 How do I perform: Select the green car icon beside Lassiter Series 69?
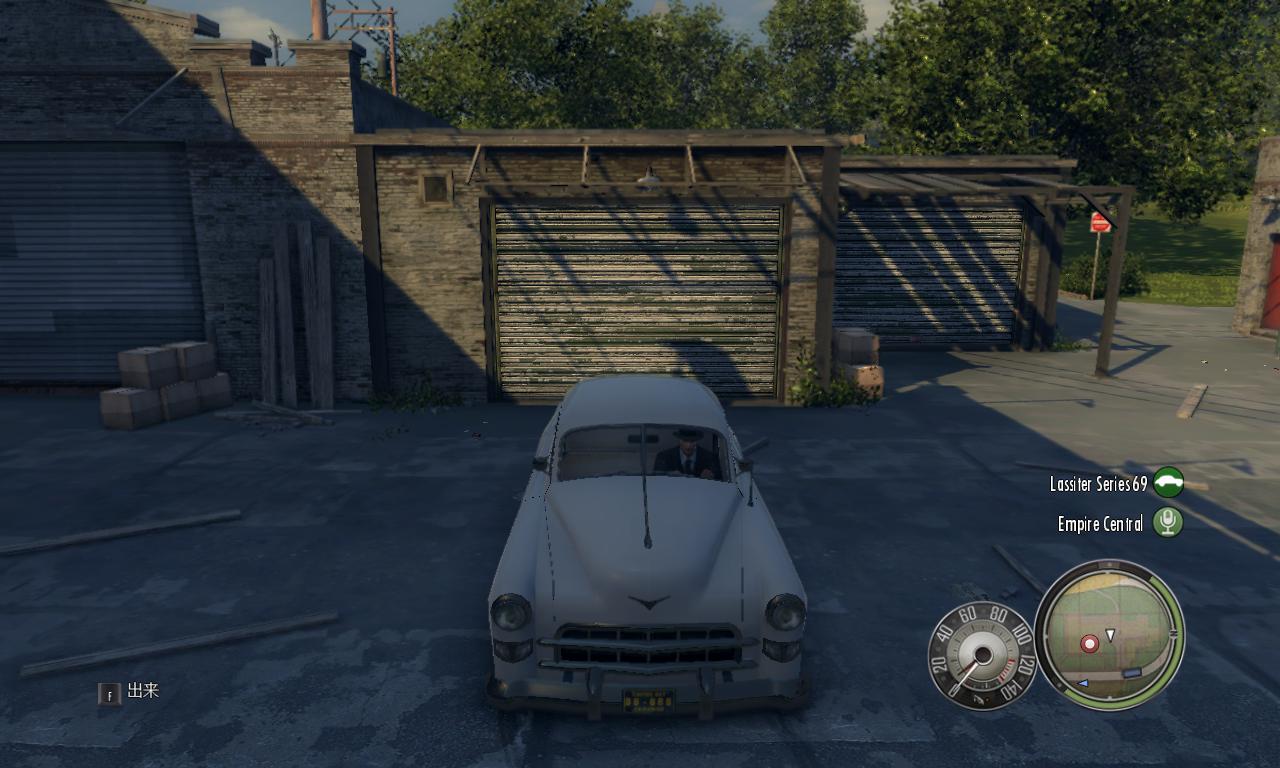(x=1168, y=483)
